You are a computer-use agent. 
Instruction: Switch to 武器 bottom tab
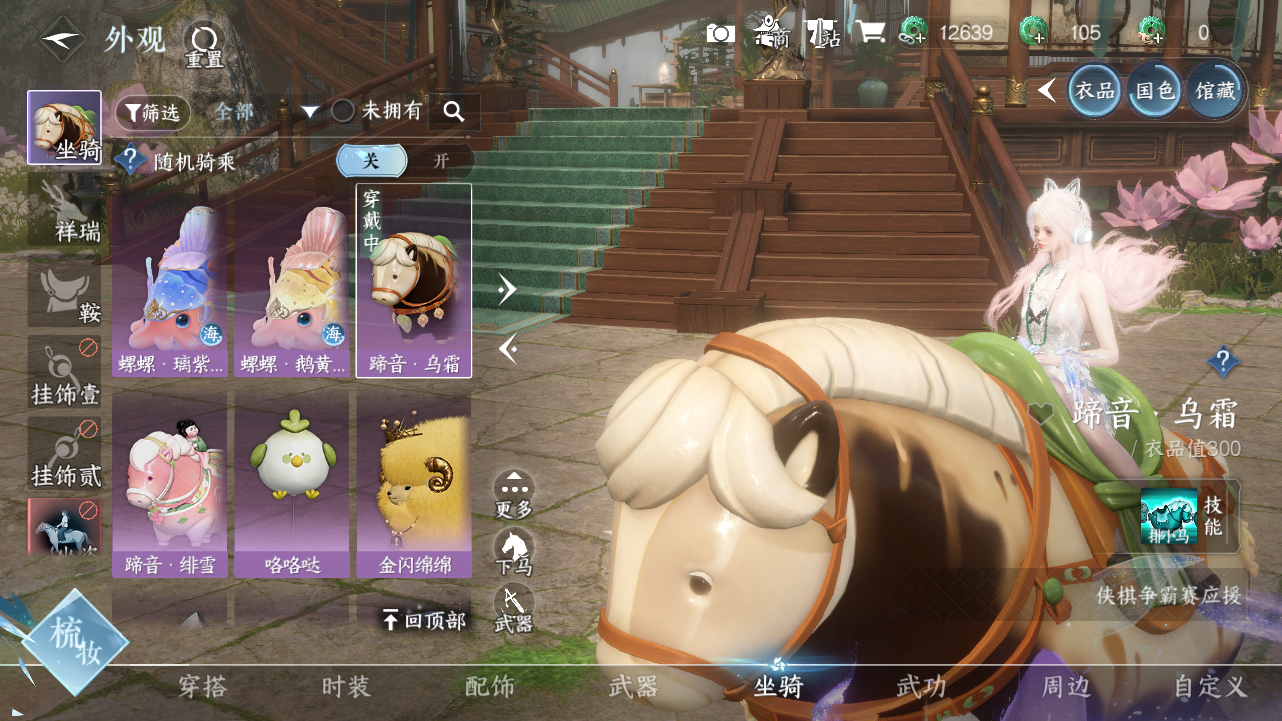(x=633, y=687)
